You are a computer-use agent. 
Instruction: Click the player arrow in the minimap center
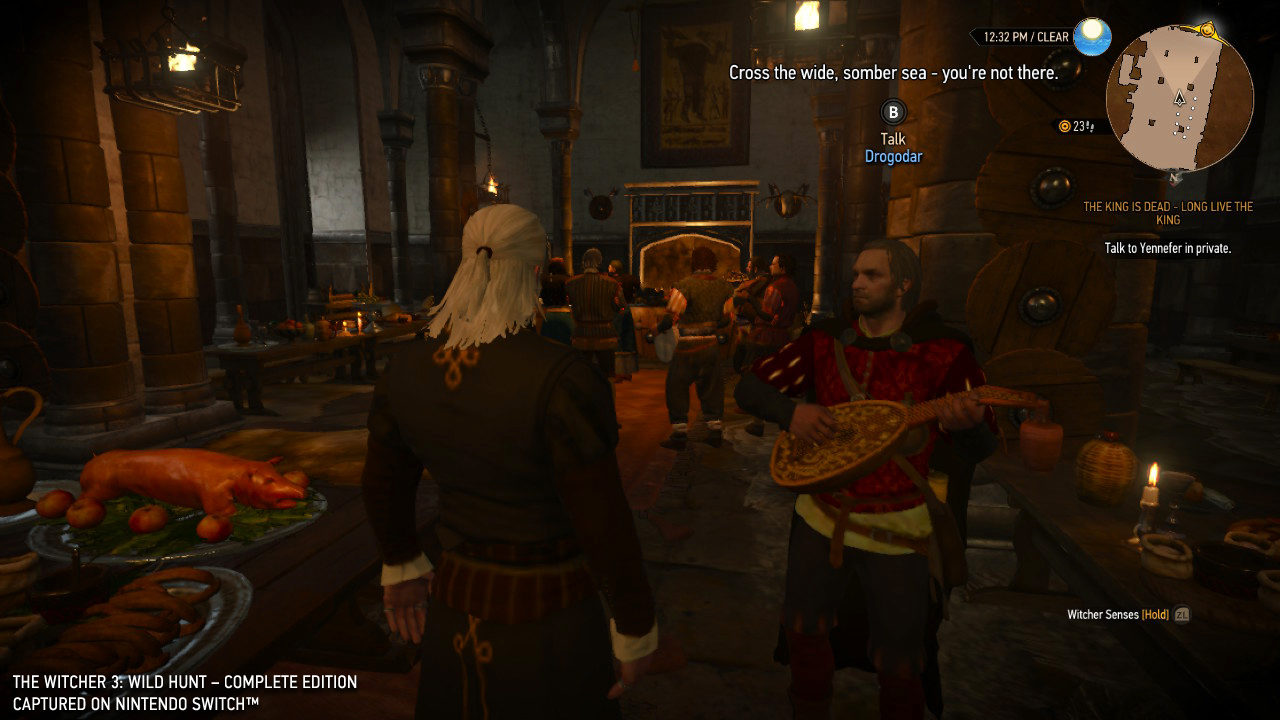(1179, 99)
